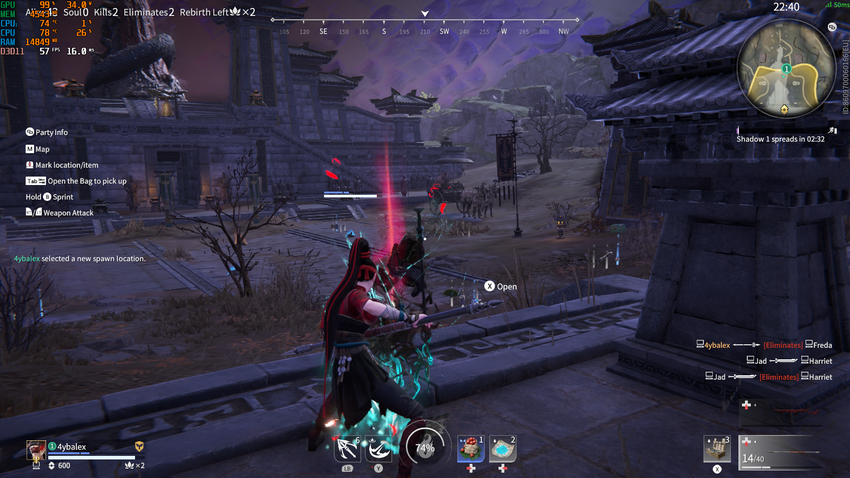
Task: Use the red mushroom healing item slot
Action: 470,448
